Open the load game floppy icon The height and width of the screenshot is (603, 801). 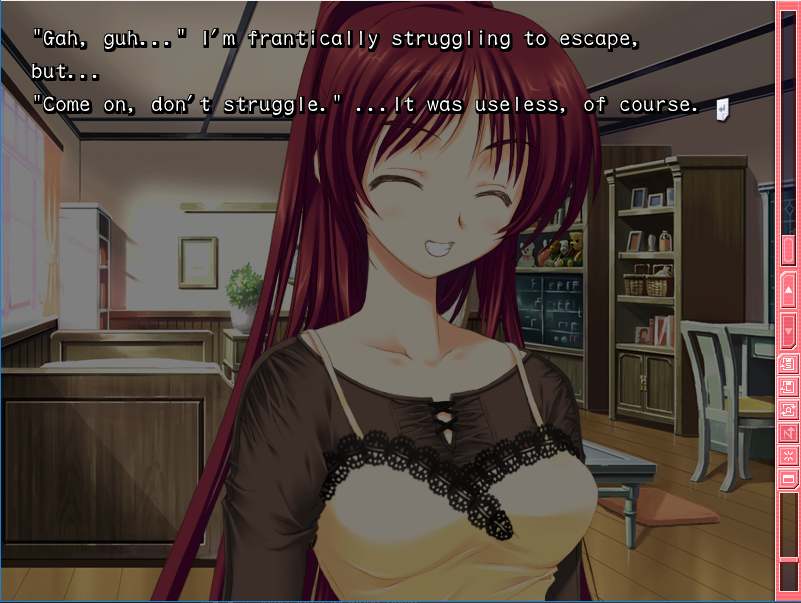[788, 386]
